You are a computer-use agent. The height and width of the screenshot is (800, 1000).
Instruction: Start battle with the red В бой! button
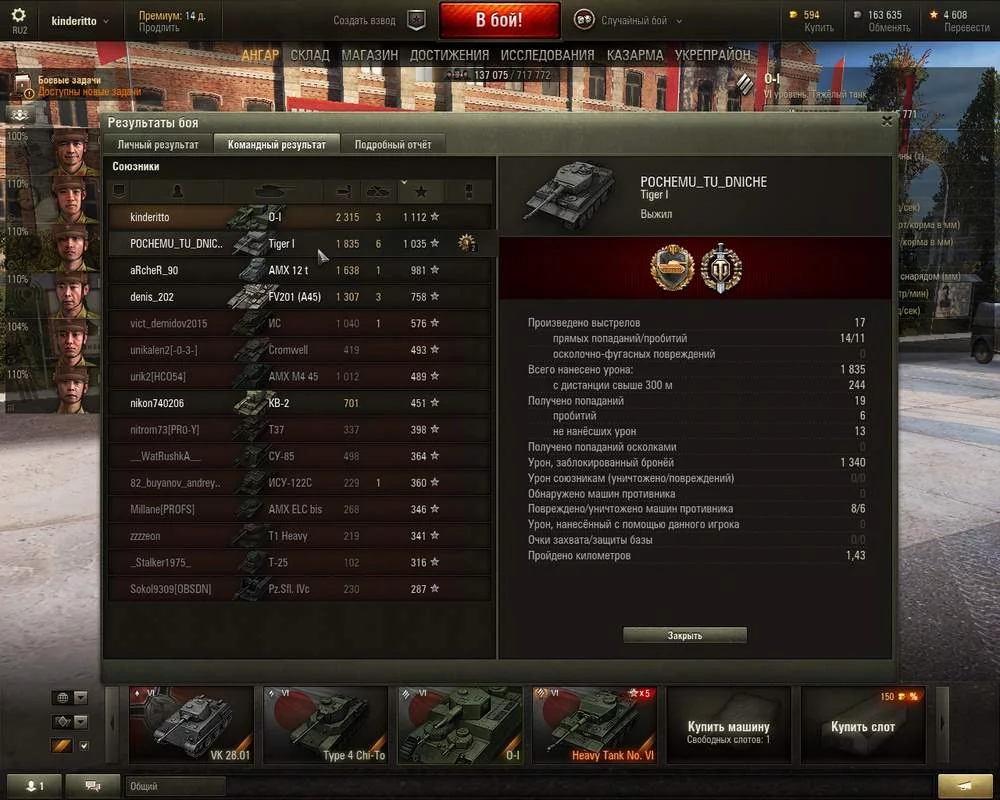point(498,20)
